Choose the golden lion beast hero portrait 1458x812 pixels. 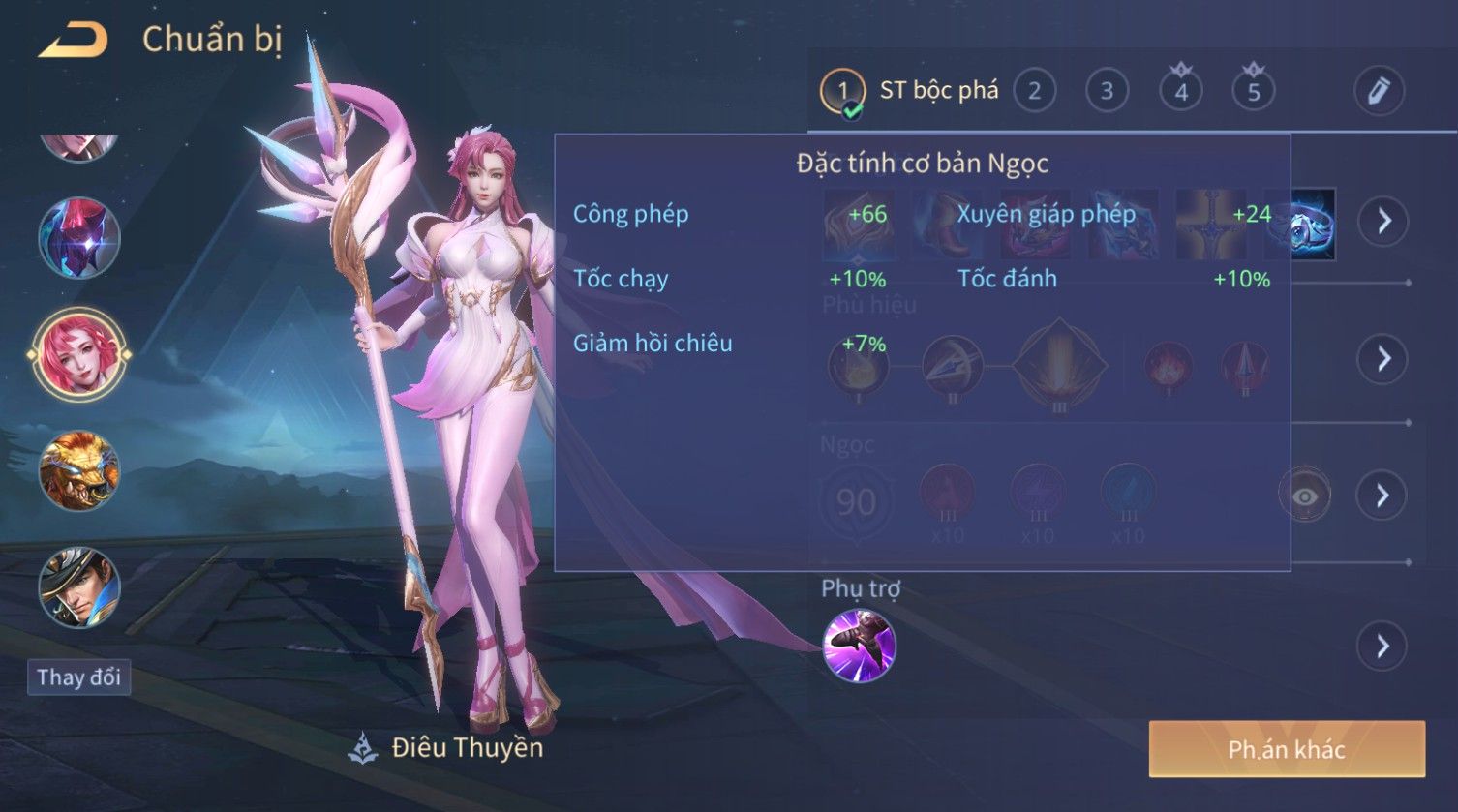tap(78, 471)
